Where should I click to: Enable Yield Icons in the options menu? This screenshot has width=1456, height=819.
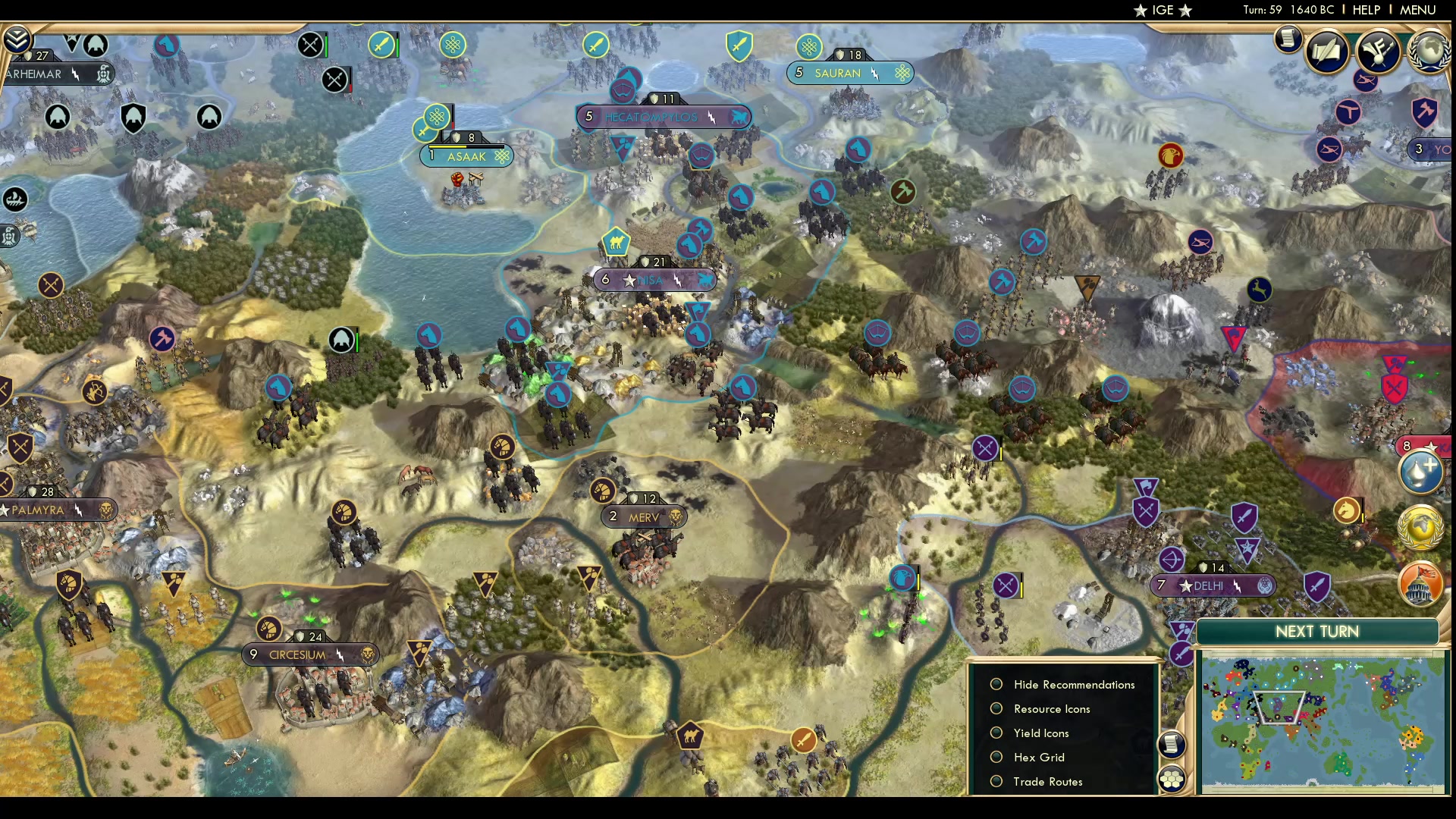(x=1040, y=733)
